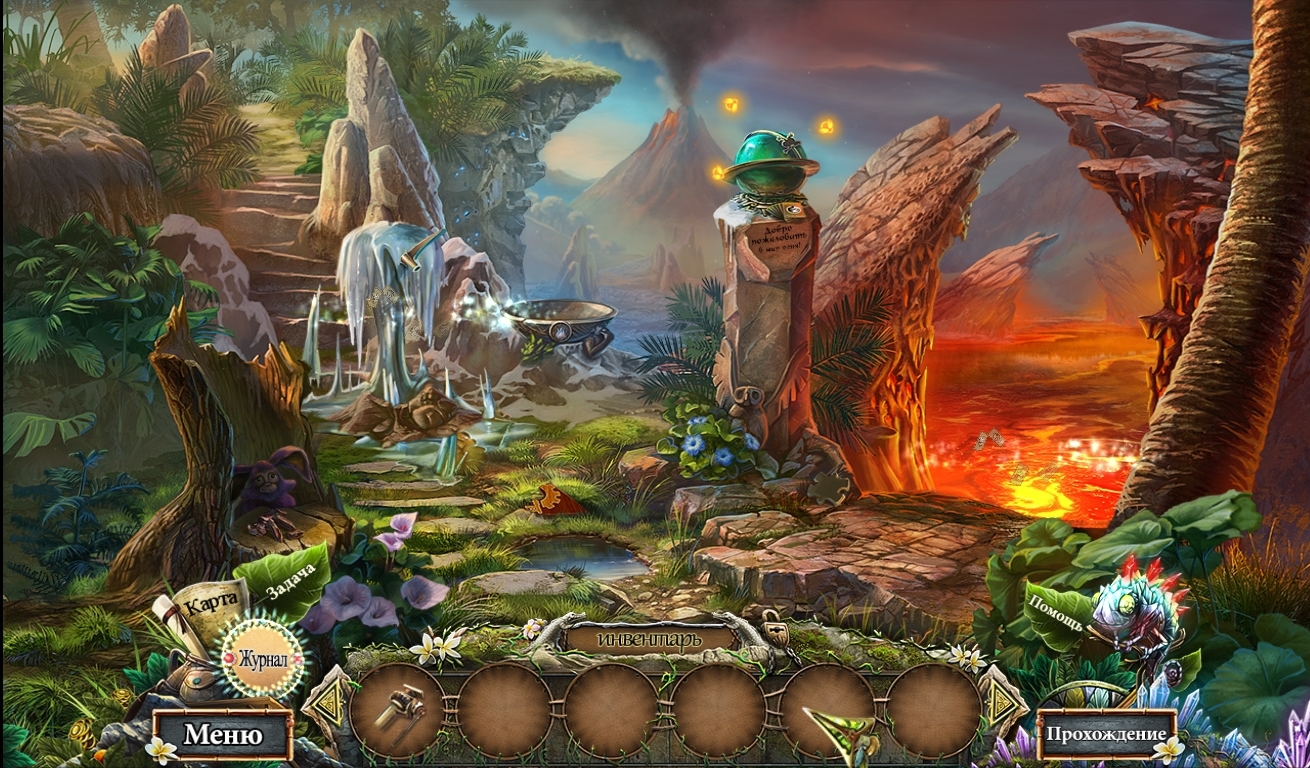Image resolution: width=1310 pixels, height=768 pixels.
Task: Open the Карта map scroll
Action: tap(207, 604)
